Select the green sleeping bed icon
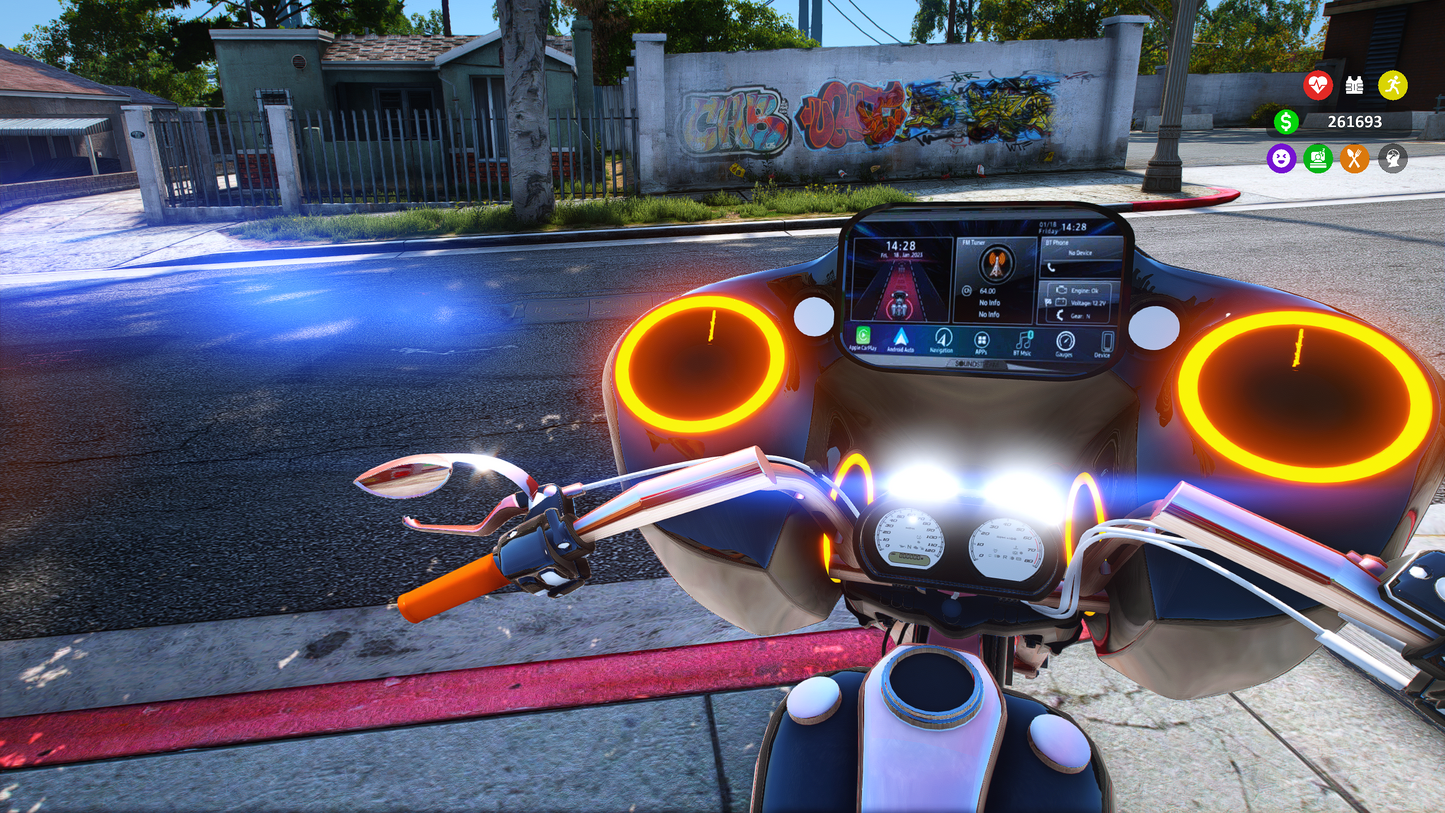 (1318, 158)
